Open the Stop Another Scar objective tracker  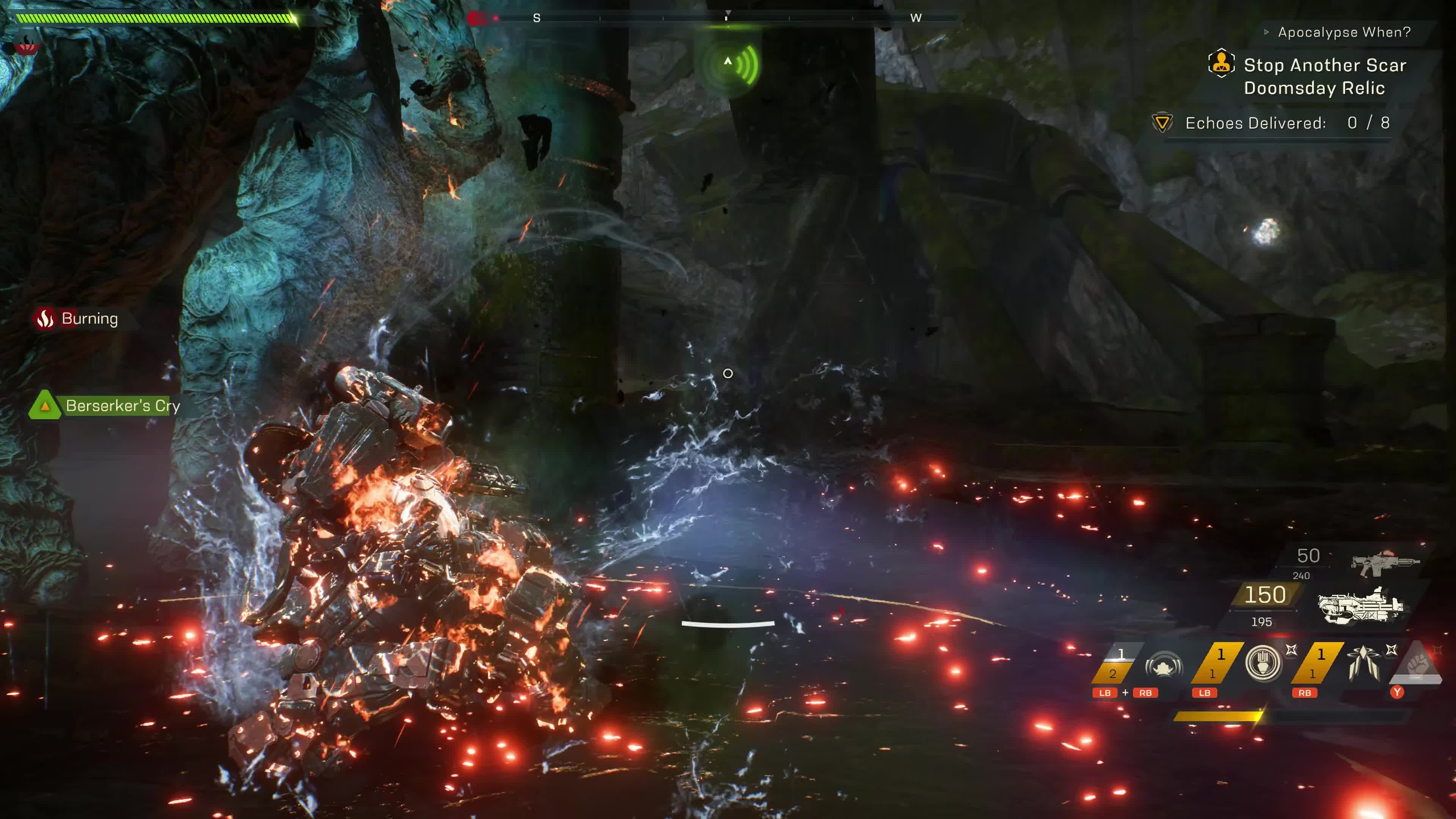click(1324, 76)
